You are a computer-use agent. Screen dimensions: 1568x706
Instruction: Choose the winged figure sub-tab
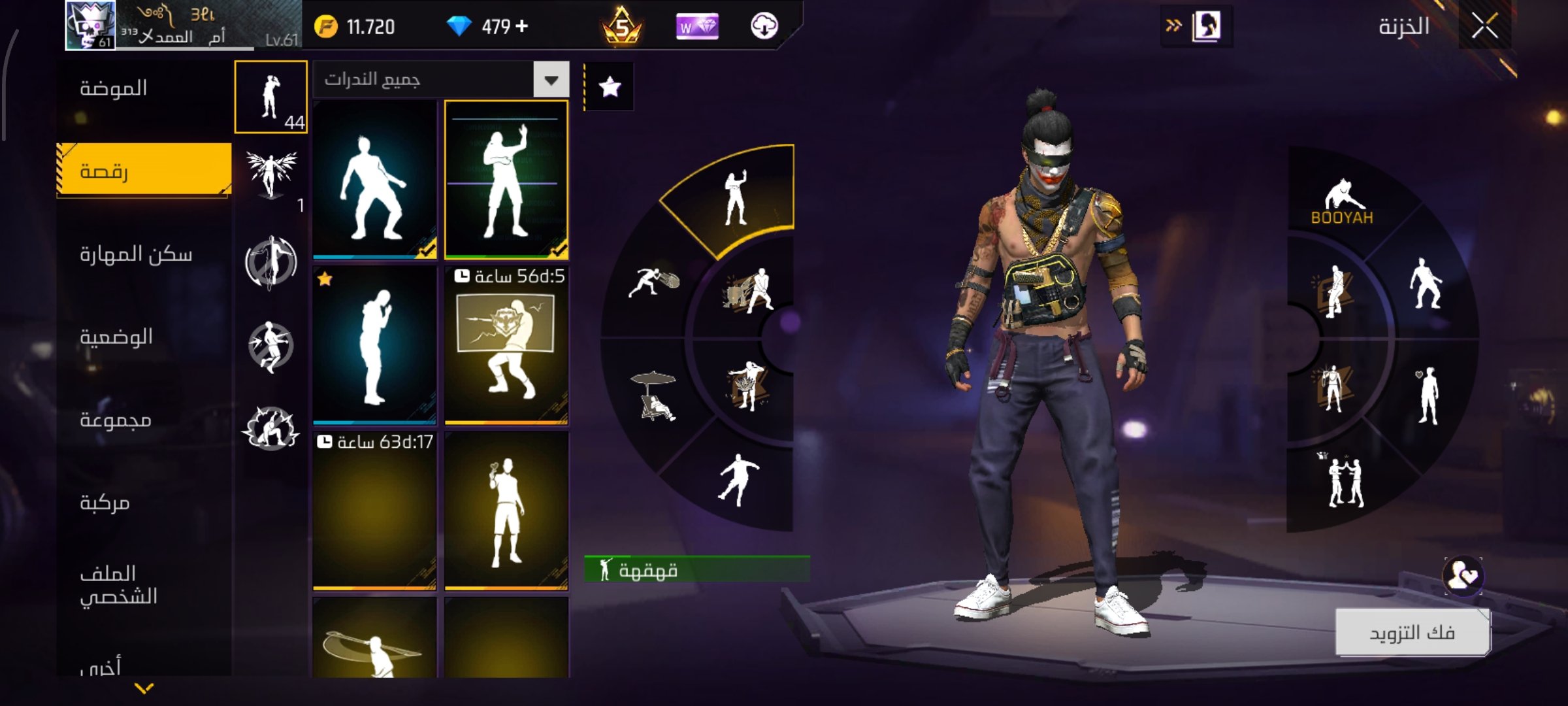[x=271, y=174]
